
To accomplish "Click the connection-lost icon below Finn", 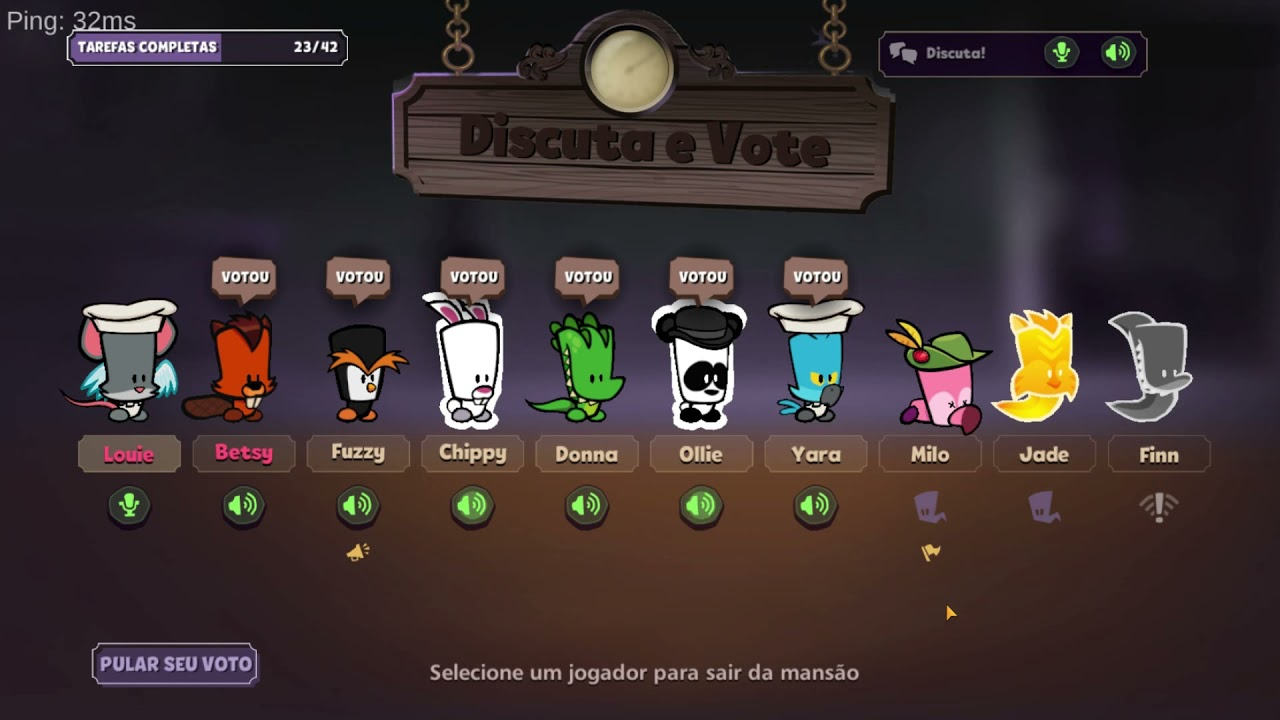I will [1158, 506].
